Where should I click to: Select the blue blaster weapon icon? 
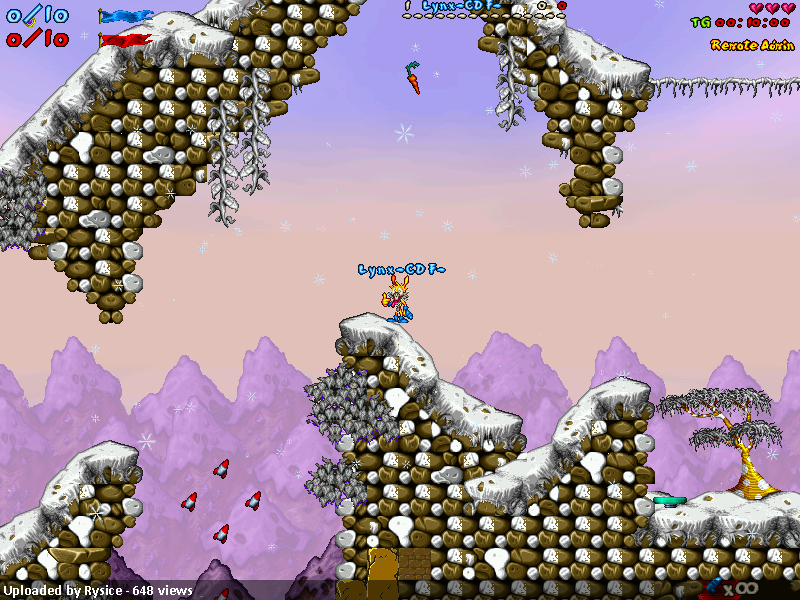coord(718,587)
